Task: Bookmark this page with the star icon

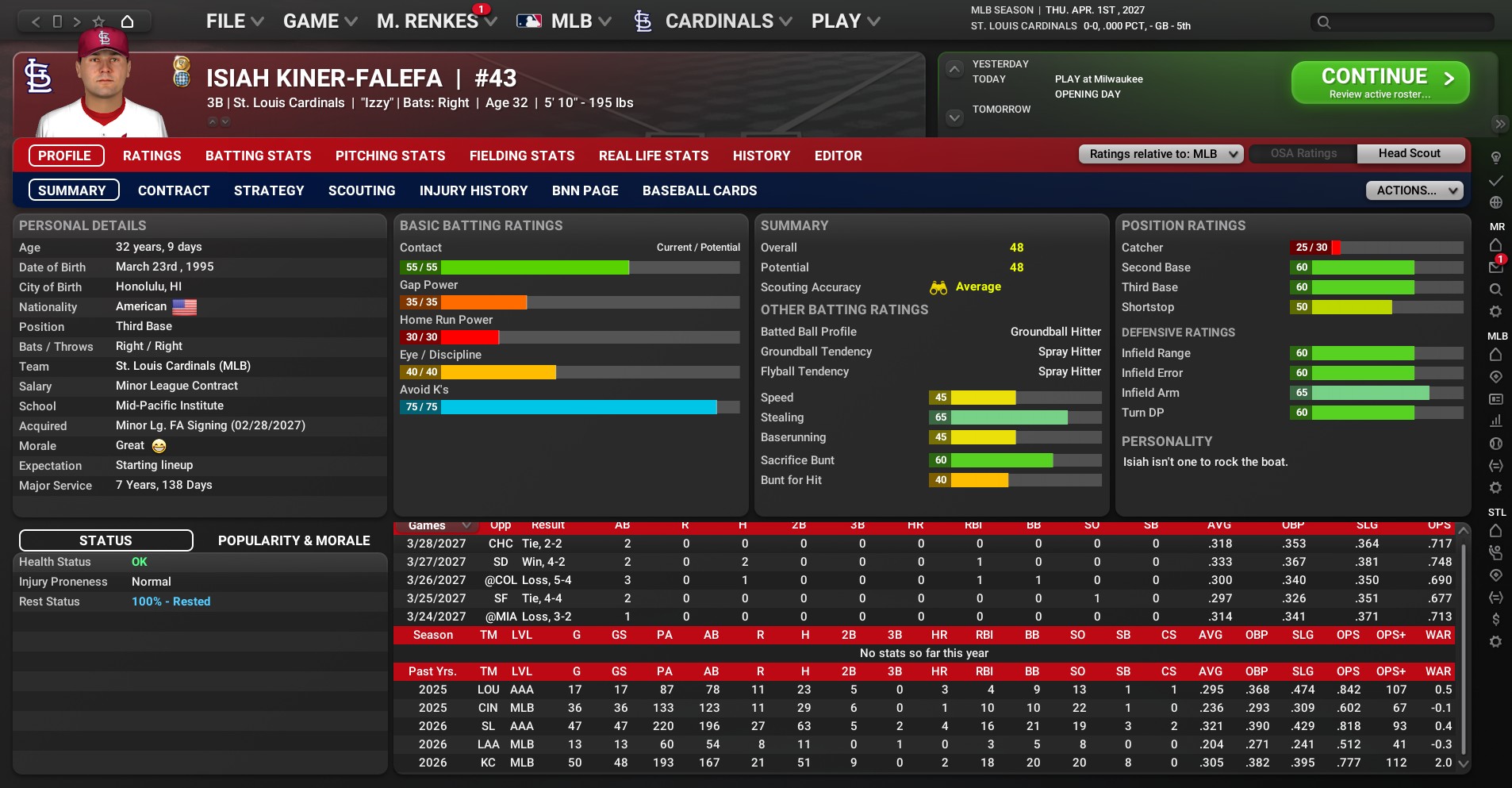Action: click(98, 21)
